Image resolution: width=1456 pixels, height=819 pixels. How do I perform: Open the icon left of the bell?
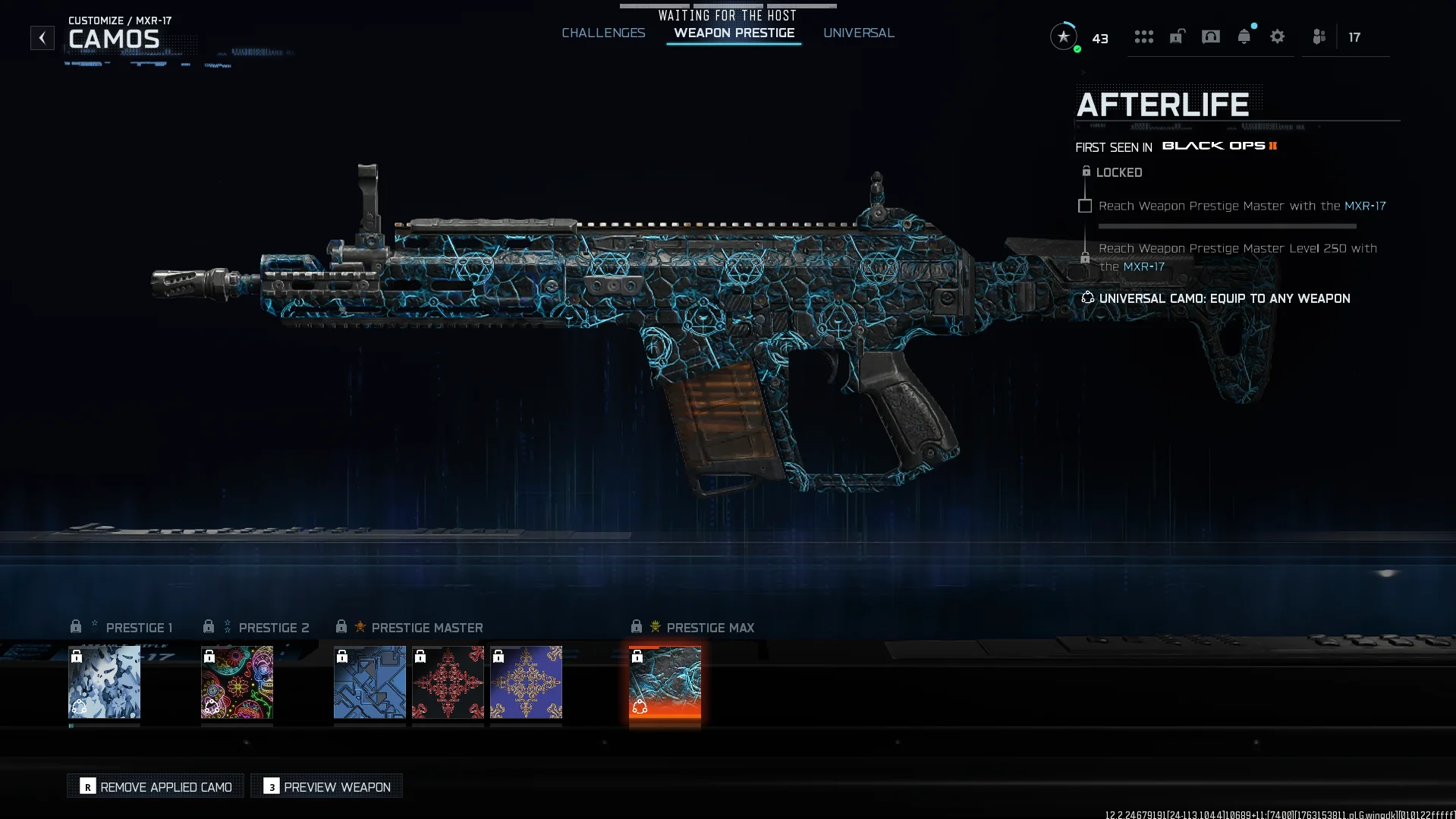1210,36
